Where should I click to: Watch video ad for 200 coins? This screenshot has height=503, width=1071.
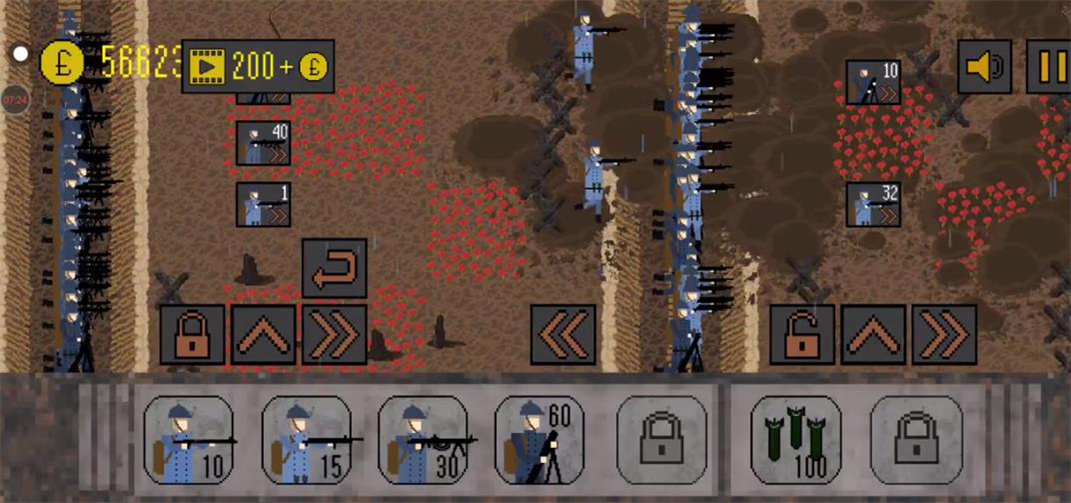[x=257, y=66]
